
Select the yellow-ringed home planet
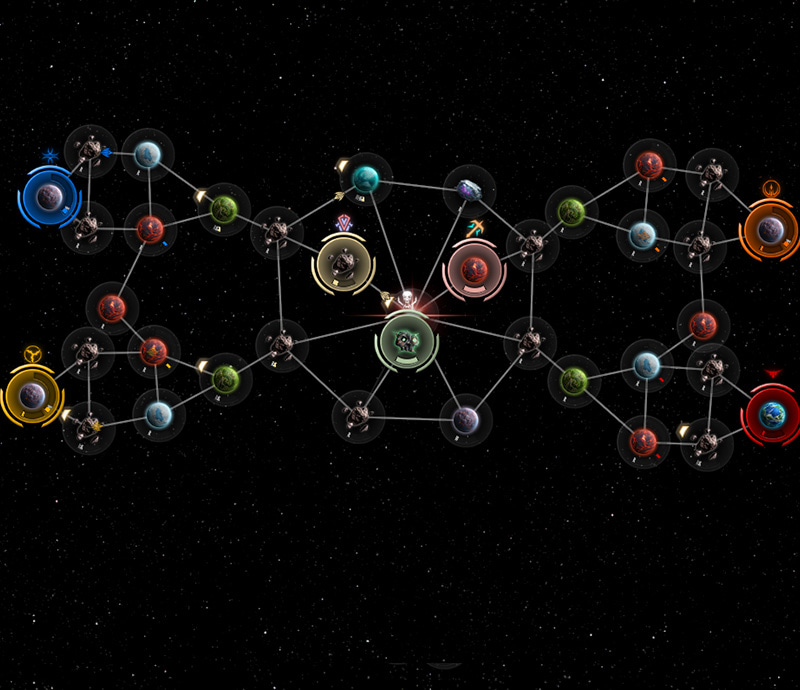32,394
